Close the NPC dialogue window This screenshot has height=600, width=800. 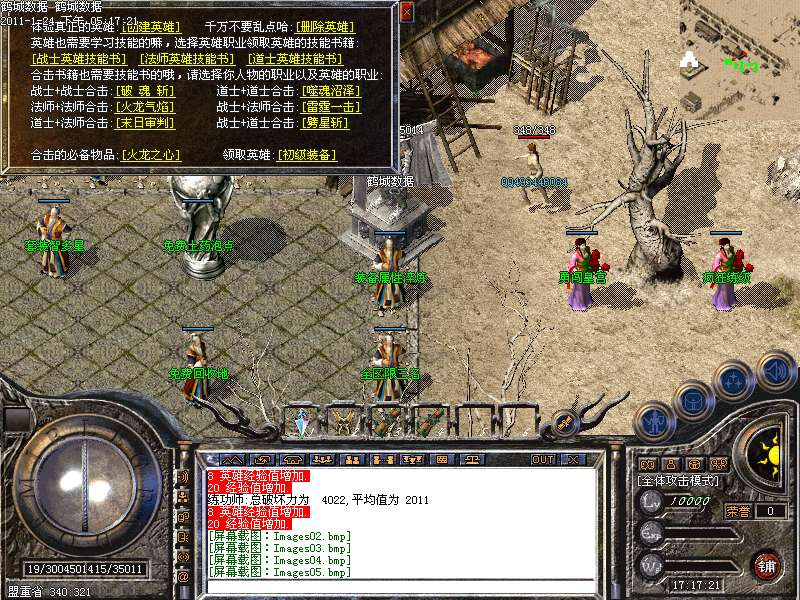[406, 12]
